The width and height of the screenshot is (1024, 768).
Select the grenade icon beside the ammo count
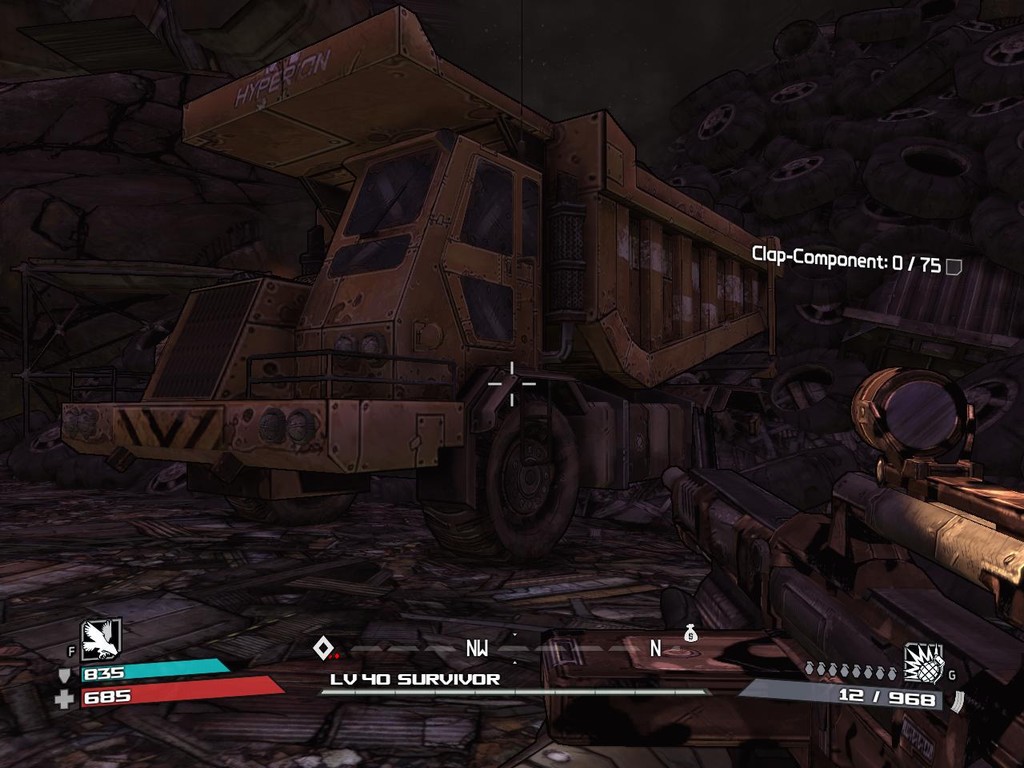click(923, 662)
